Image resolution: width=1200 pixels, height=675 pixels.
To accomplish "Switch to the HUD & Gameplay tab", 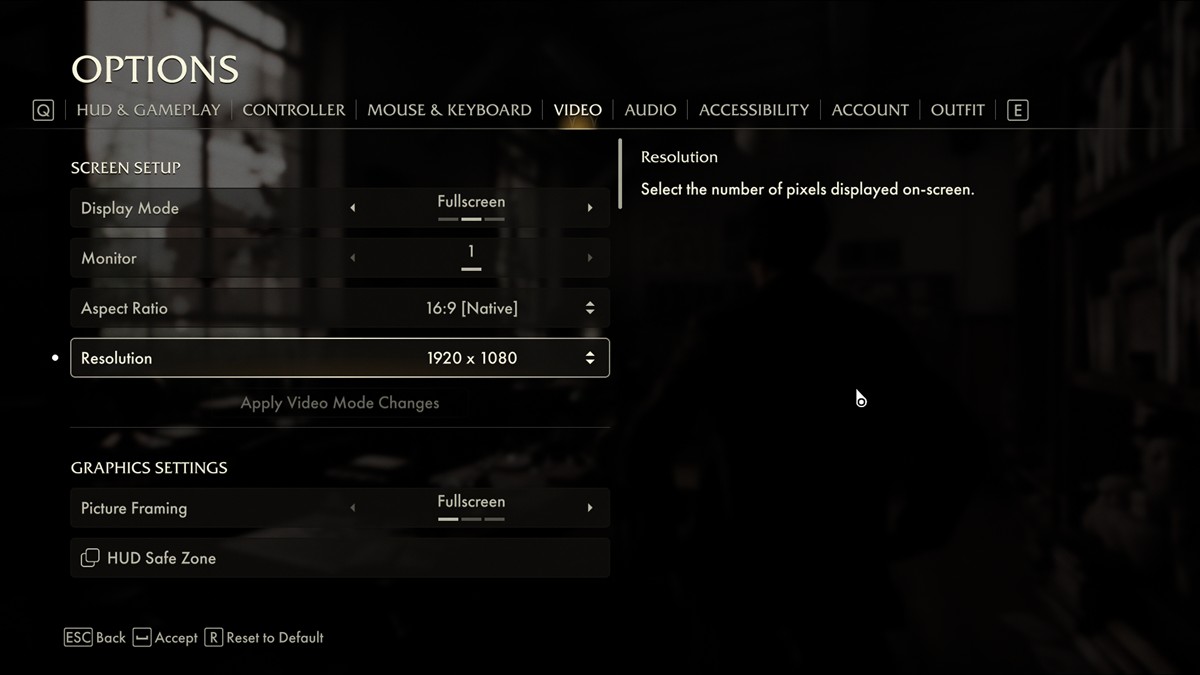I will click(x=148, y=110).
